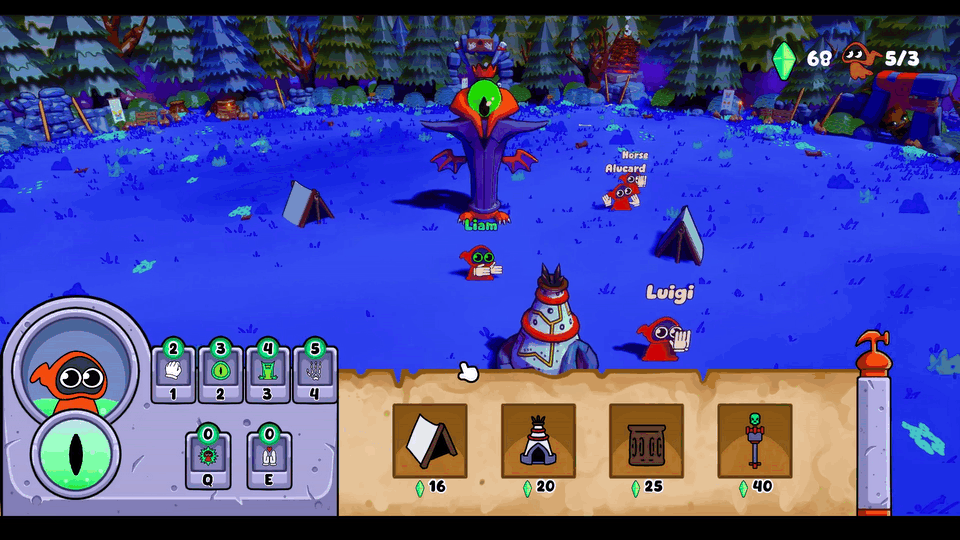This screenshot has width=960, height=540.
Task: Click the large green slit-eye orb
Action: tap(76, 453)
